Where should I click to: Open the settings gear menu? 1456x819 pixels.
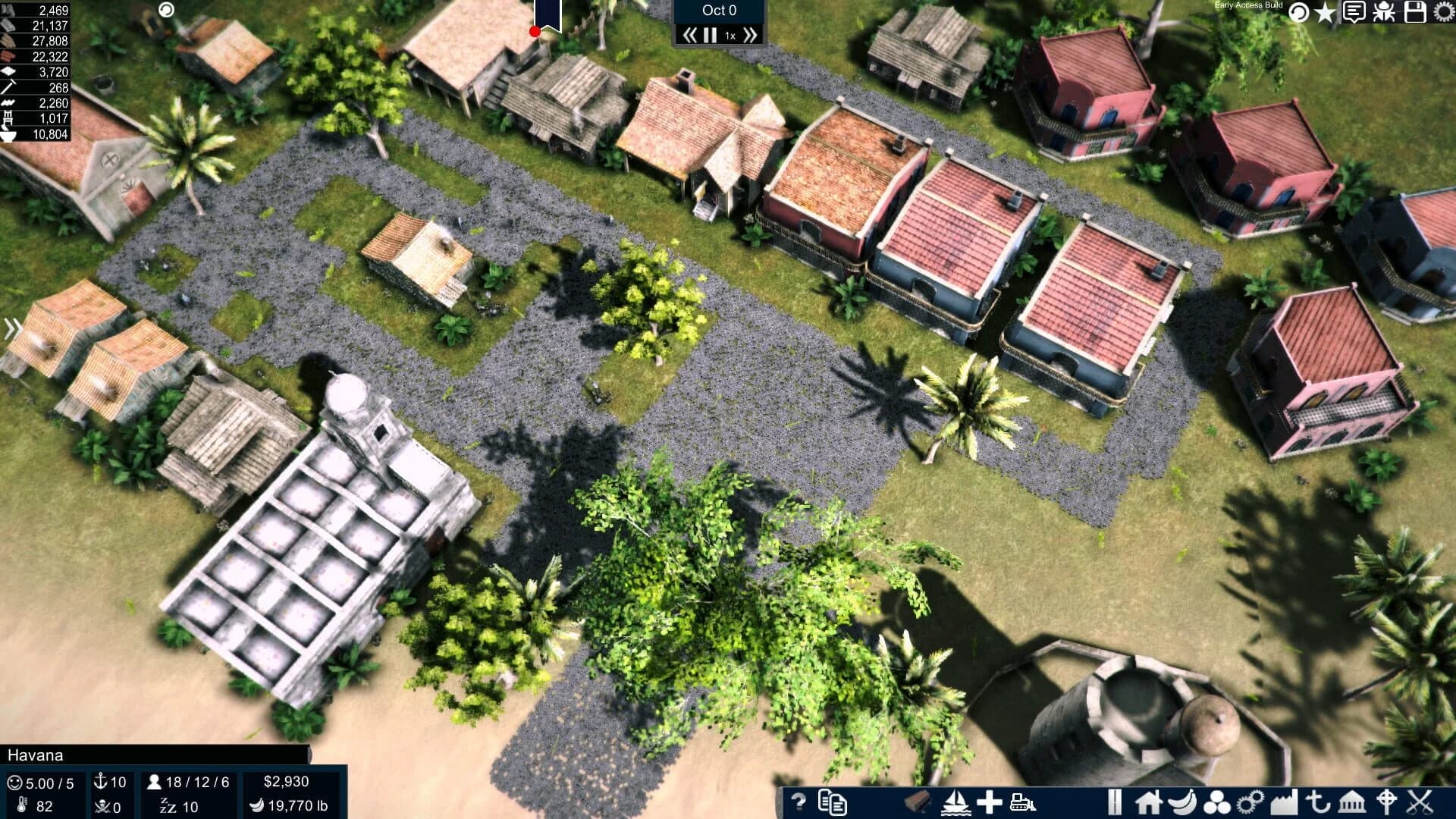pos(1444,13)
